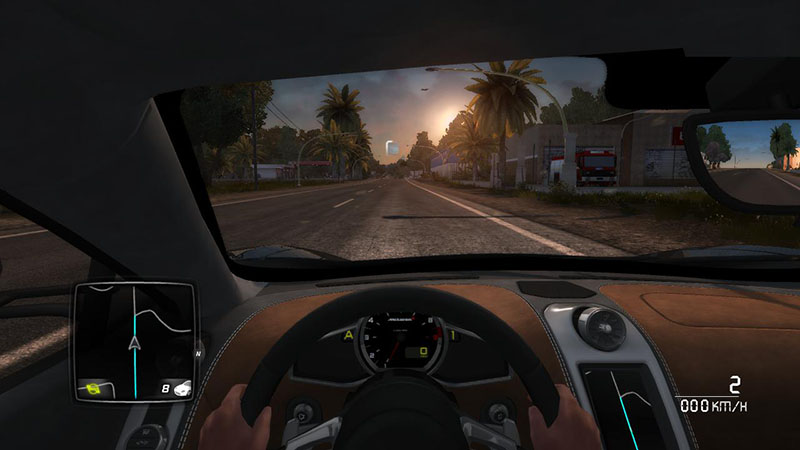Open the GPS minimap
Screen dimensions: 800x450
pyautogui.click(x=132, y=340)
